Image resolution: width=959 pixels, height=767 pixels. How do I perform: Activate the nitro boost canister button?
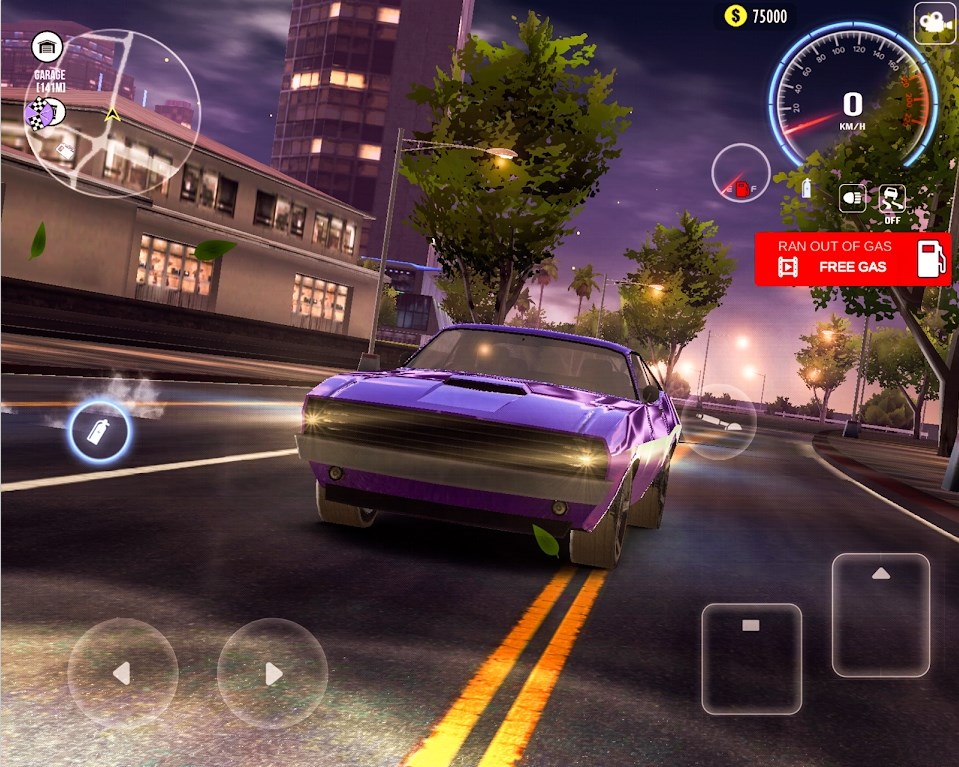click(x=99, y=432)
